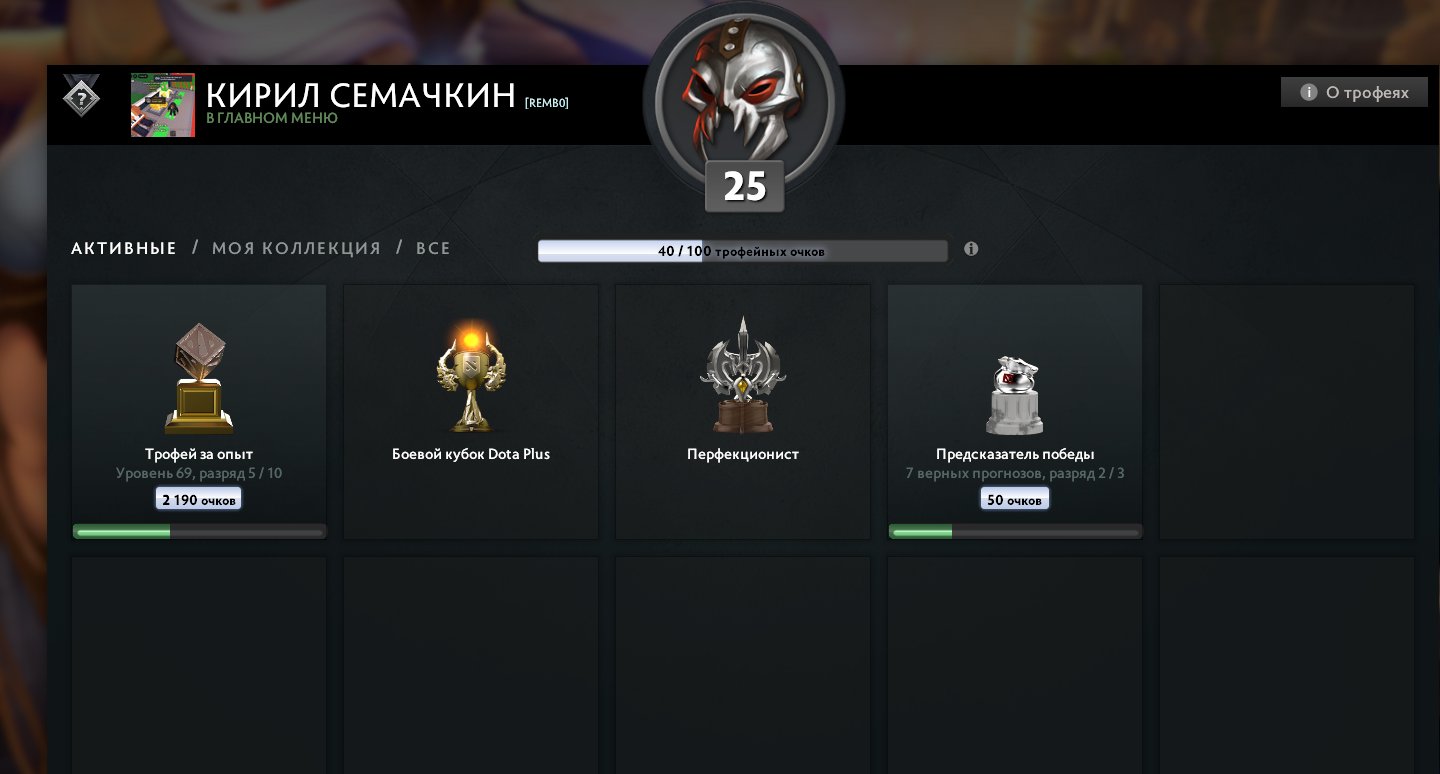This screenshot has width=1440, height=774.
Task: Click the unranked medal shield icon
Action: click(x=80, y=98)
